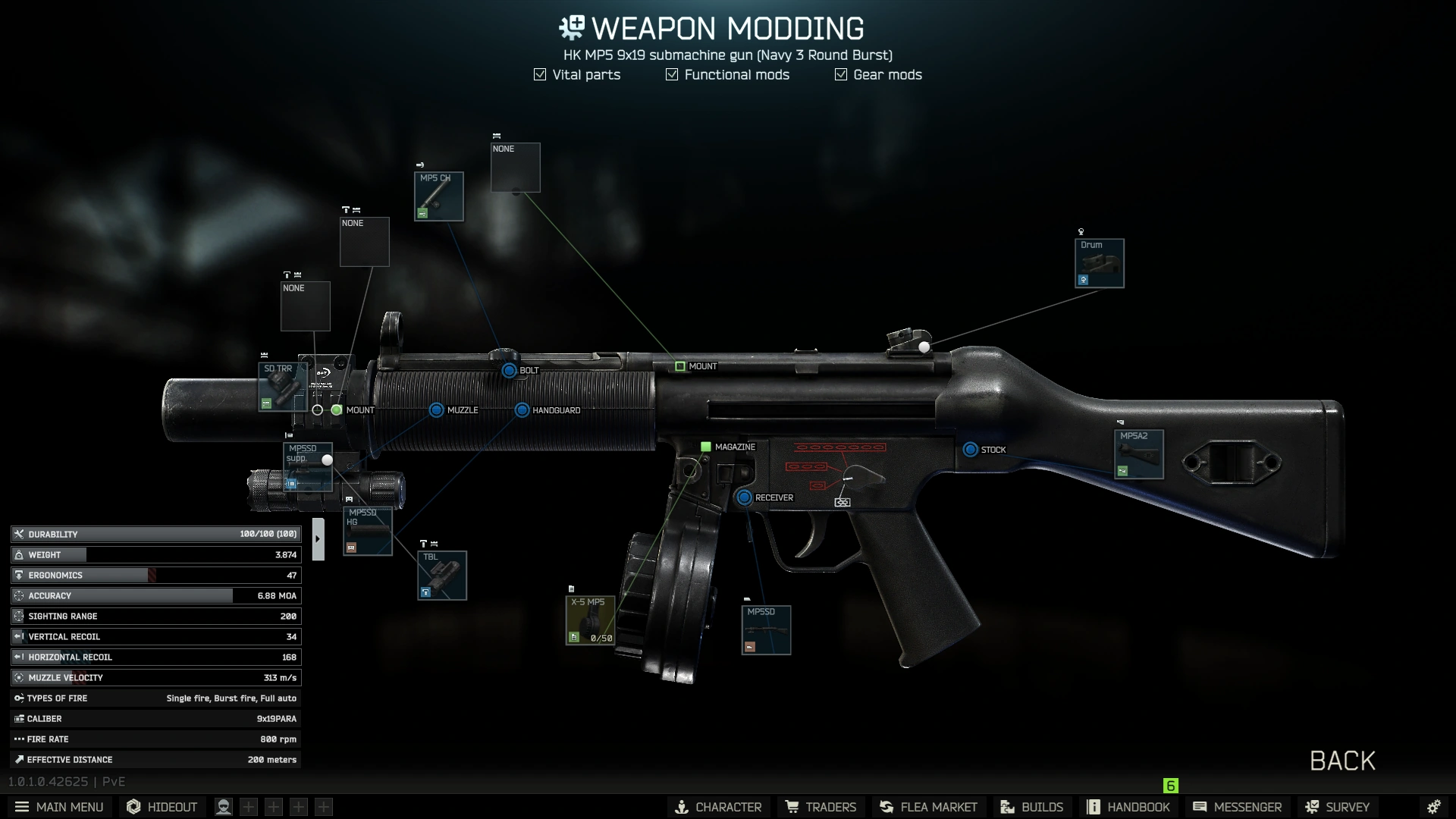Open the settings gear icon bottom right
The height and width of the screenshot is (819, 1456).
click(x=1434, y=807)
